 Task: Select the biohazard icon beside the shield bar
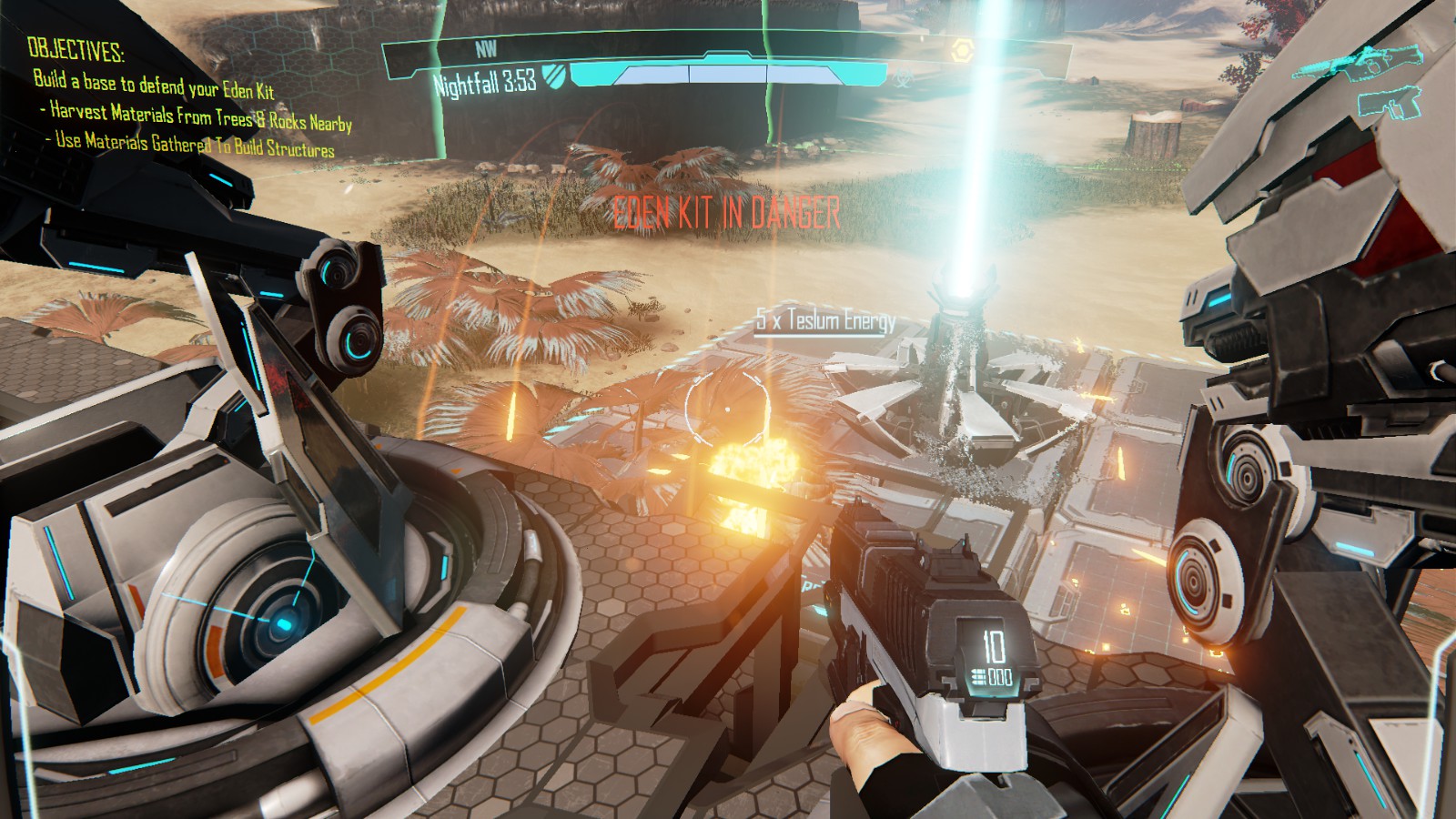click(x=901, y=78)
